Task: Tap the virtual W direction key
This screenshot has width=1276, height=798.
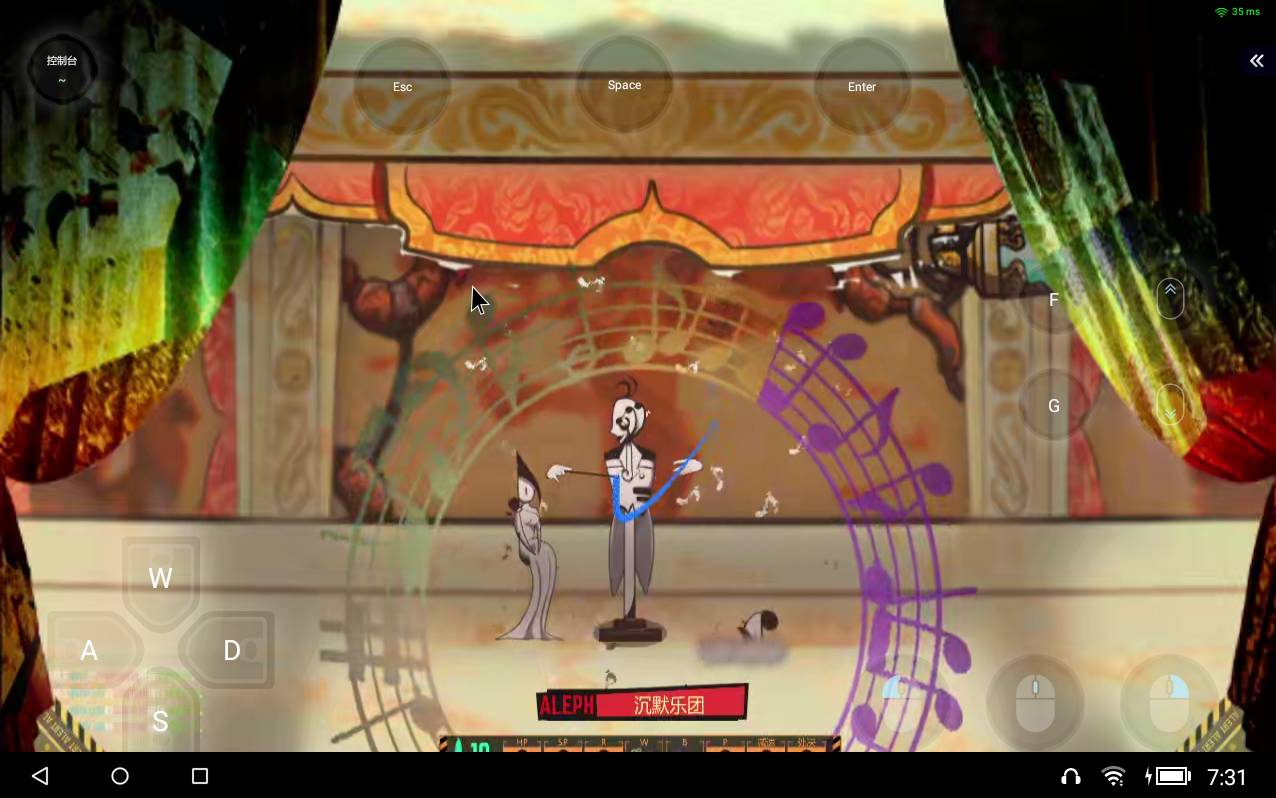Action: [160, 578]
